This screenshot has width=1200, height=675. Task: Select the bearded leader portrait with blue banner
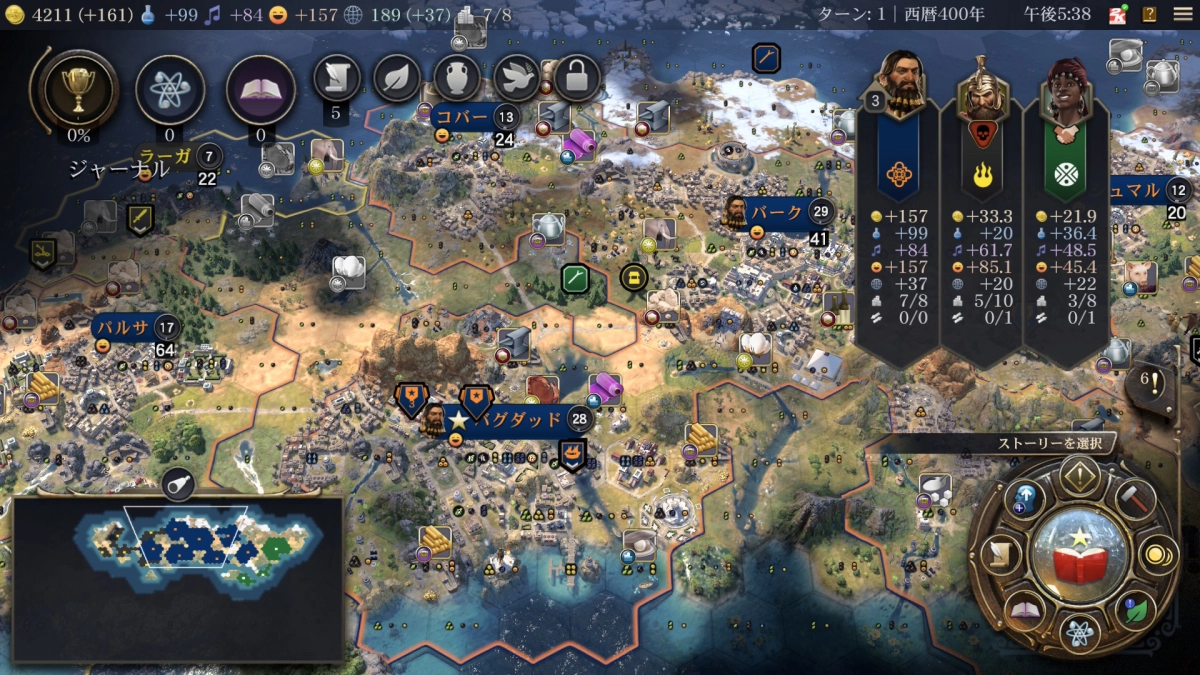click(x=899, y=83)
